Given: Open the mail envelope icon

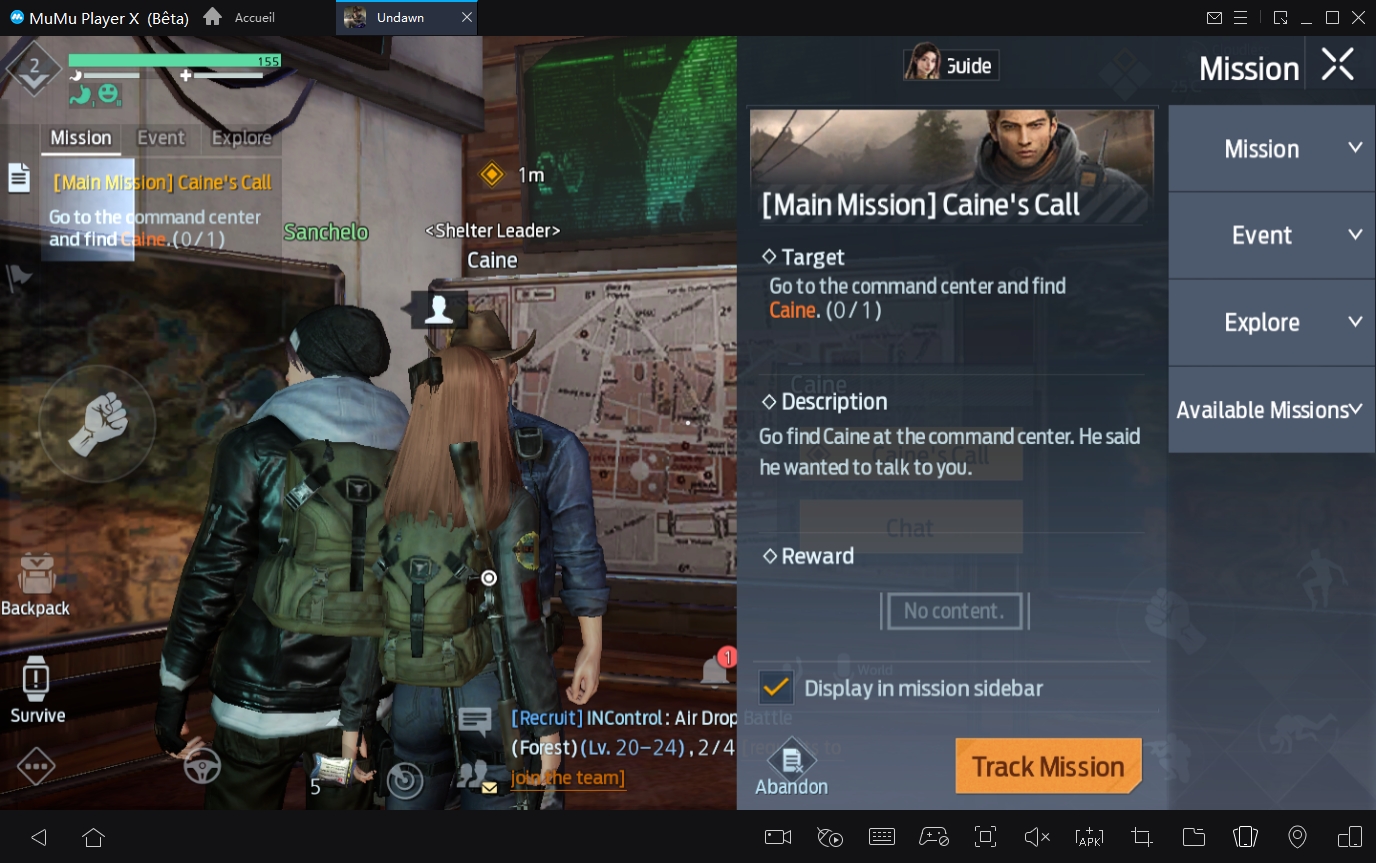Looking at the screenshot, I should coord(489,789).
